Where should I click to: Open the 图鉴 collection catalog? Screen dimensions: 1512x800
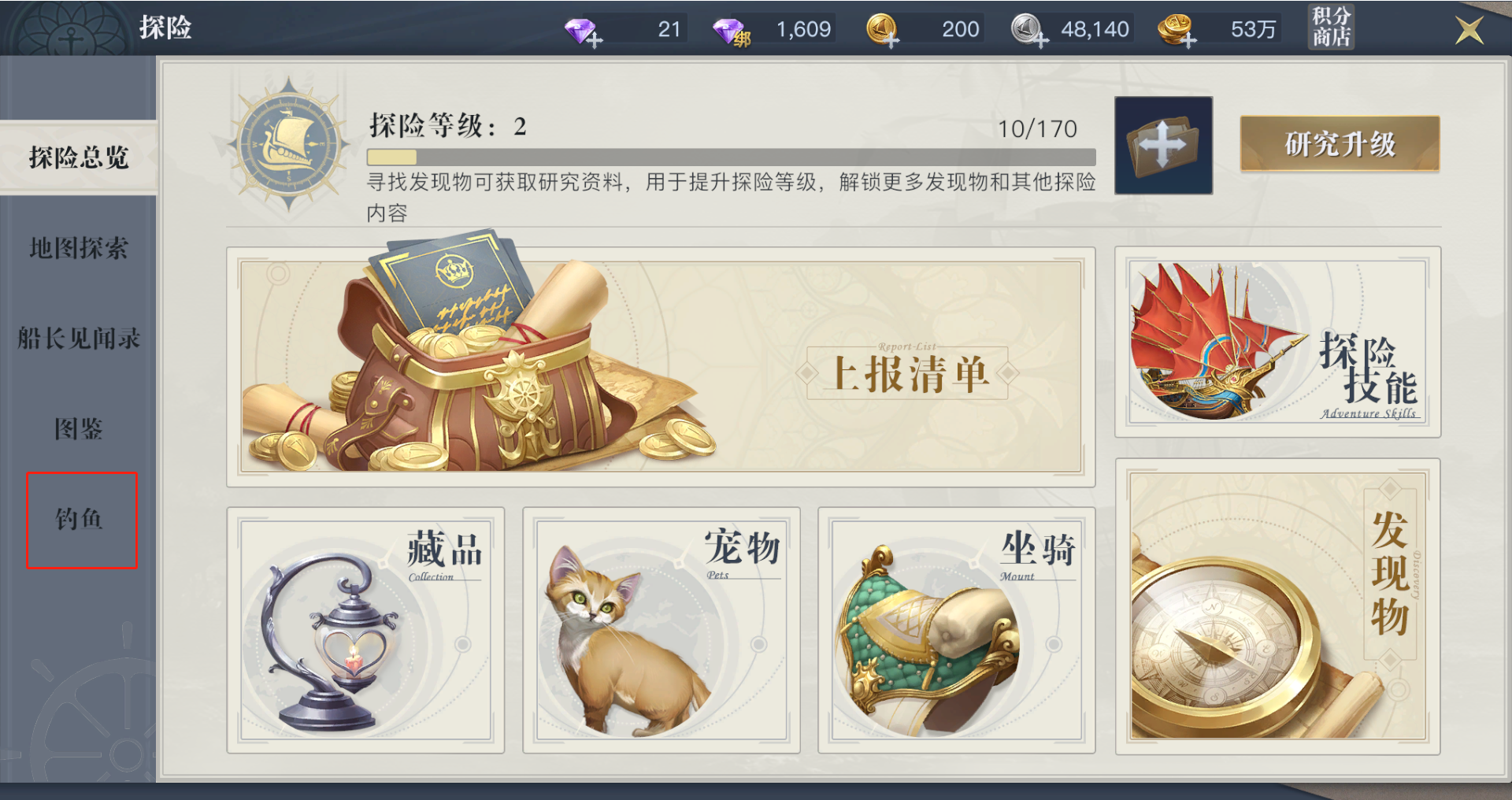(x=77, y=429)
